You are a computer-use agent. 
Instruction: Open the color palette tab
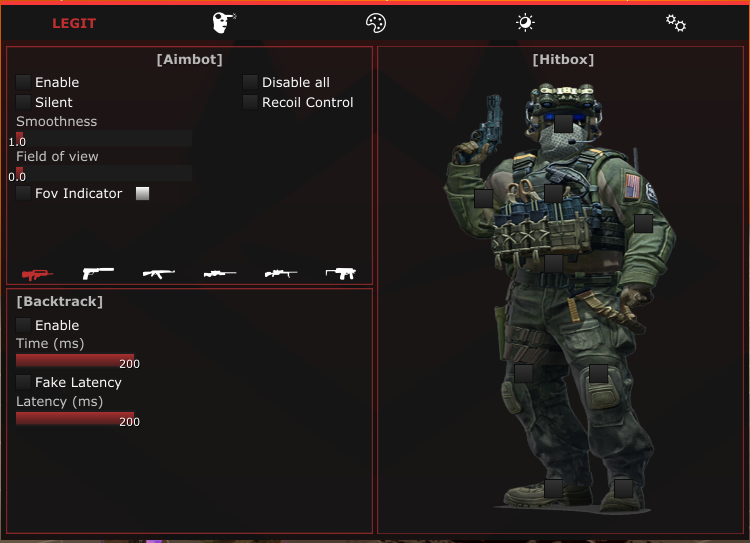pyautogui.click(x=375, y=23)
